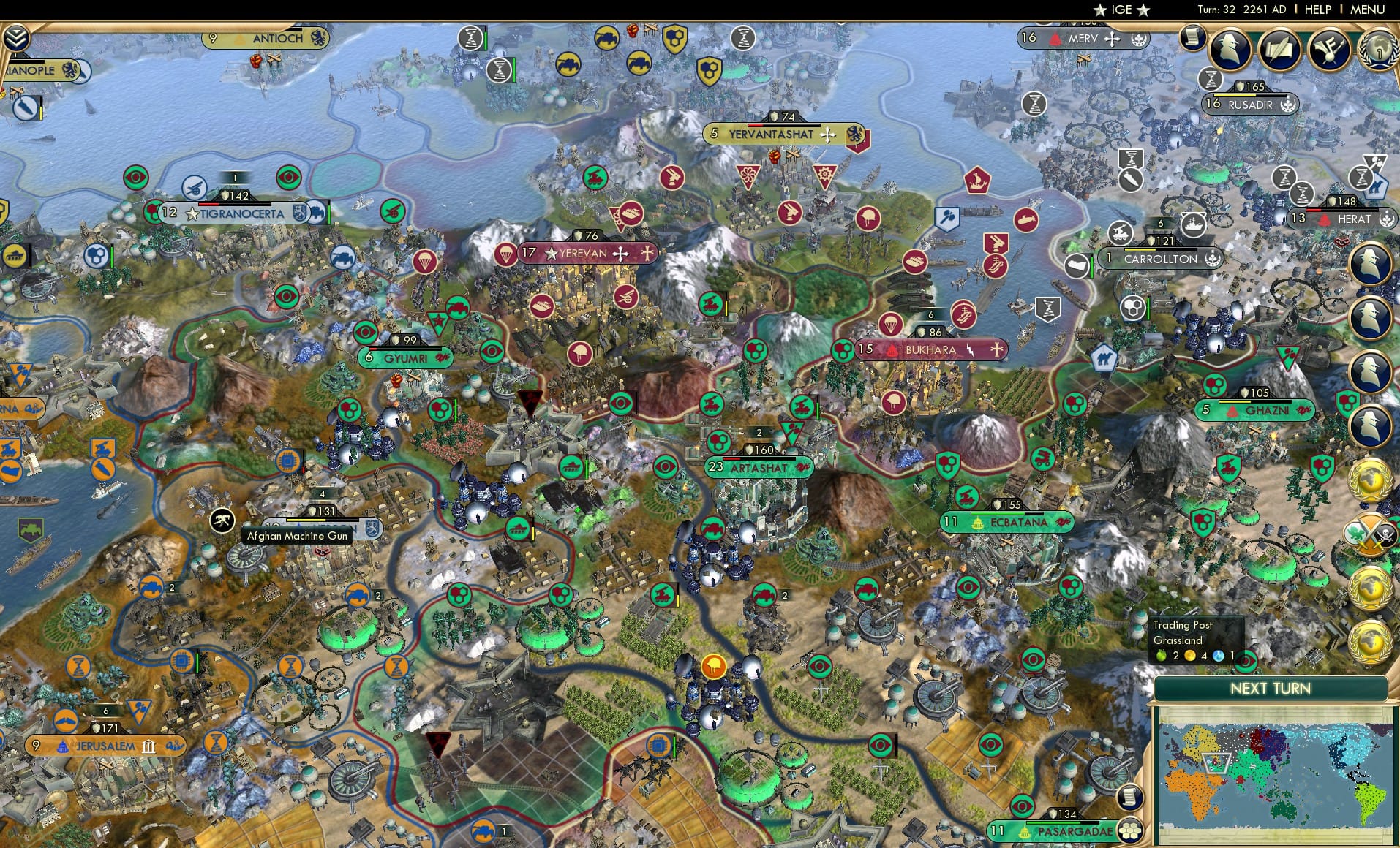This screenshot has width=1400, height=848.
Task: Open the World Congress globe icon
Action: click(x=1380, y=50)
